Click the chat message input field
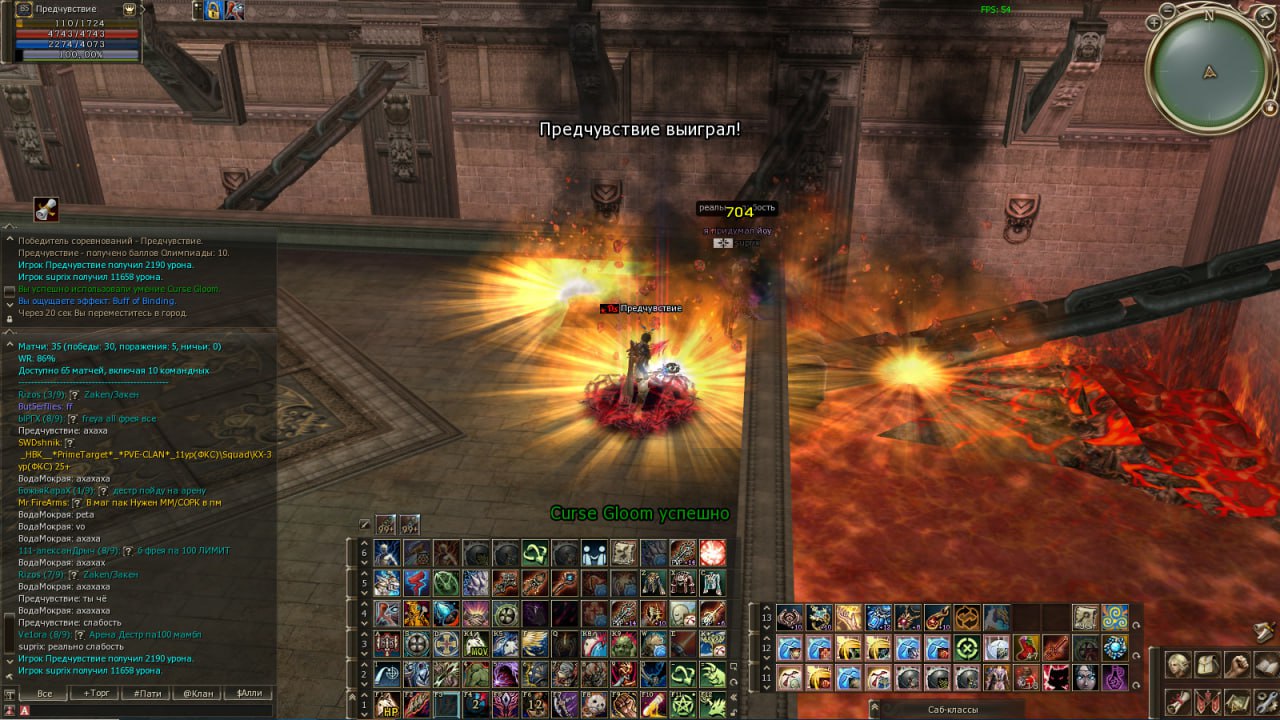 coord(150,710)
